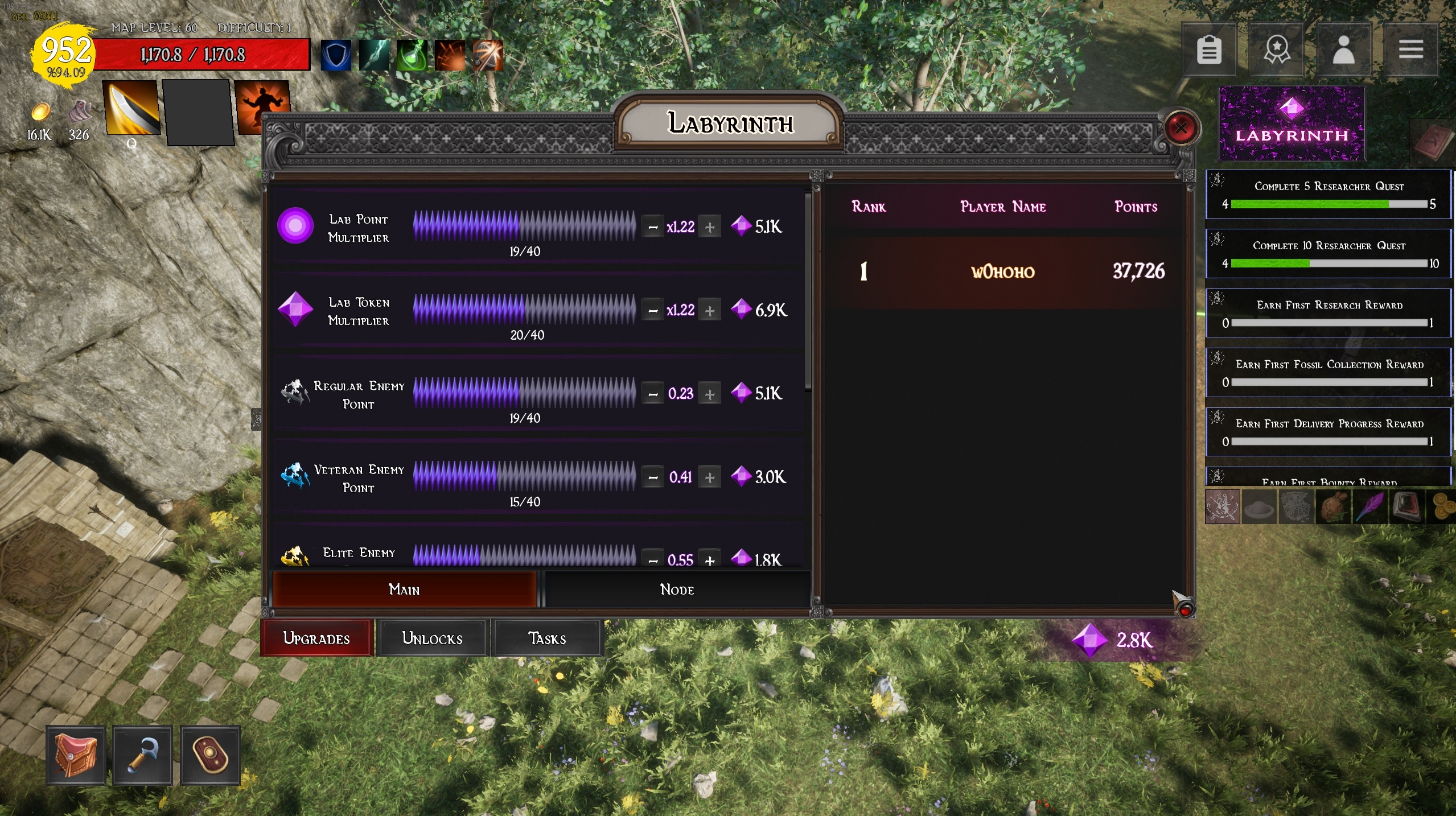Open the achievements ribbon icon
Screen dimensions: 1456x816
1276,50
